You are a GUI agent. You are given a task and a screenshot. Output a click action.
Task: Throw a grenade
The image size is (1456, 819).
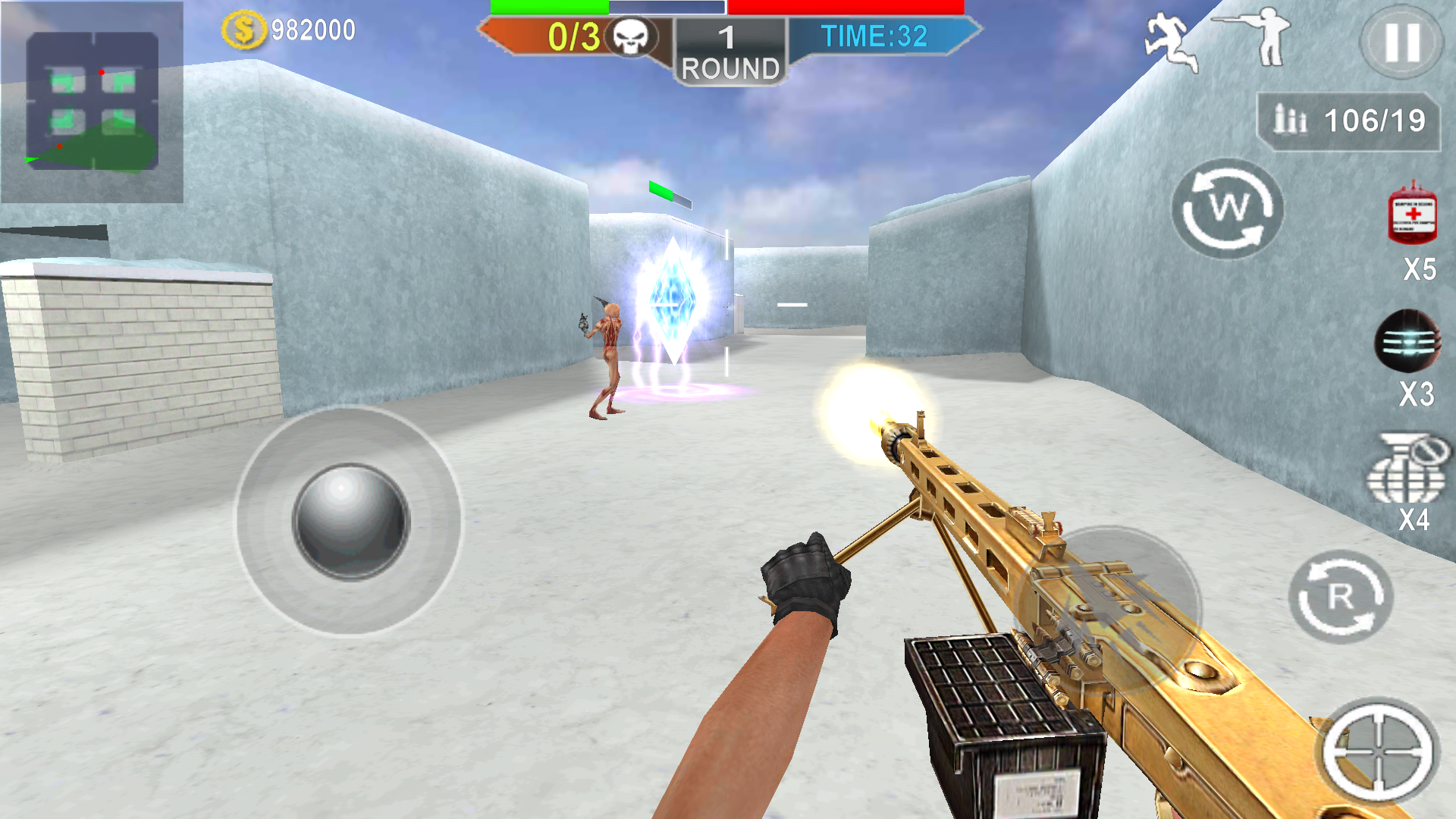[1405, 470]
